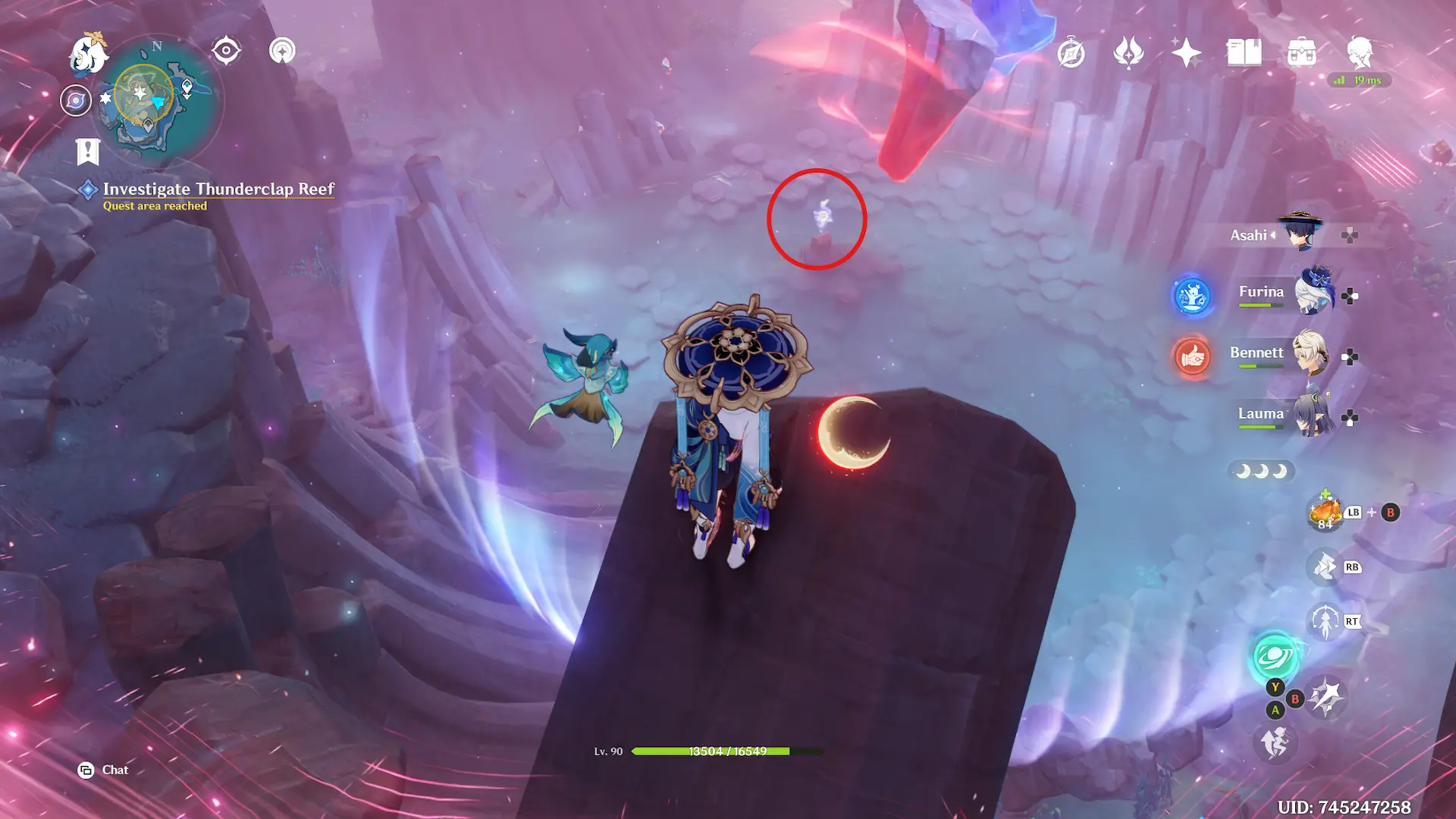Open the inventory backpack icon
Screen dimensions: 1456x819
click(x=1301, y=53)
